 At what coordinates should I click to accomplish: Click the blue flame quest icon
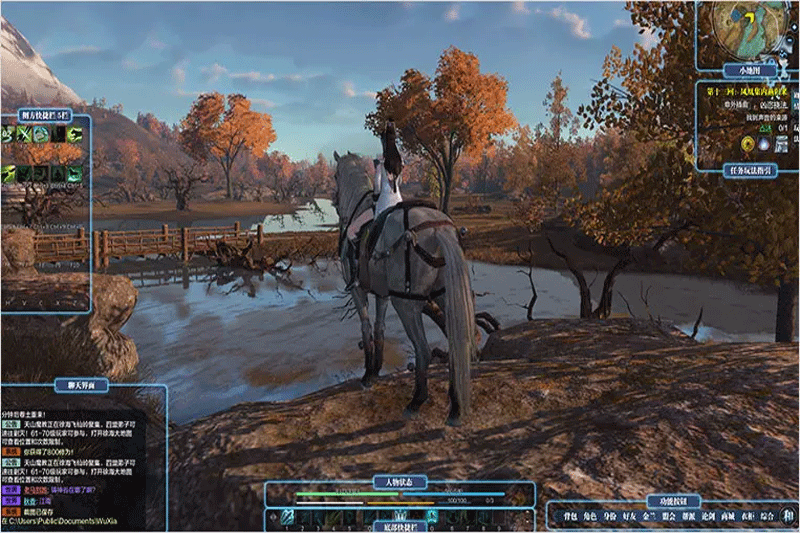click(x=763, y=144)
